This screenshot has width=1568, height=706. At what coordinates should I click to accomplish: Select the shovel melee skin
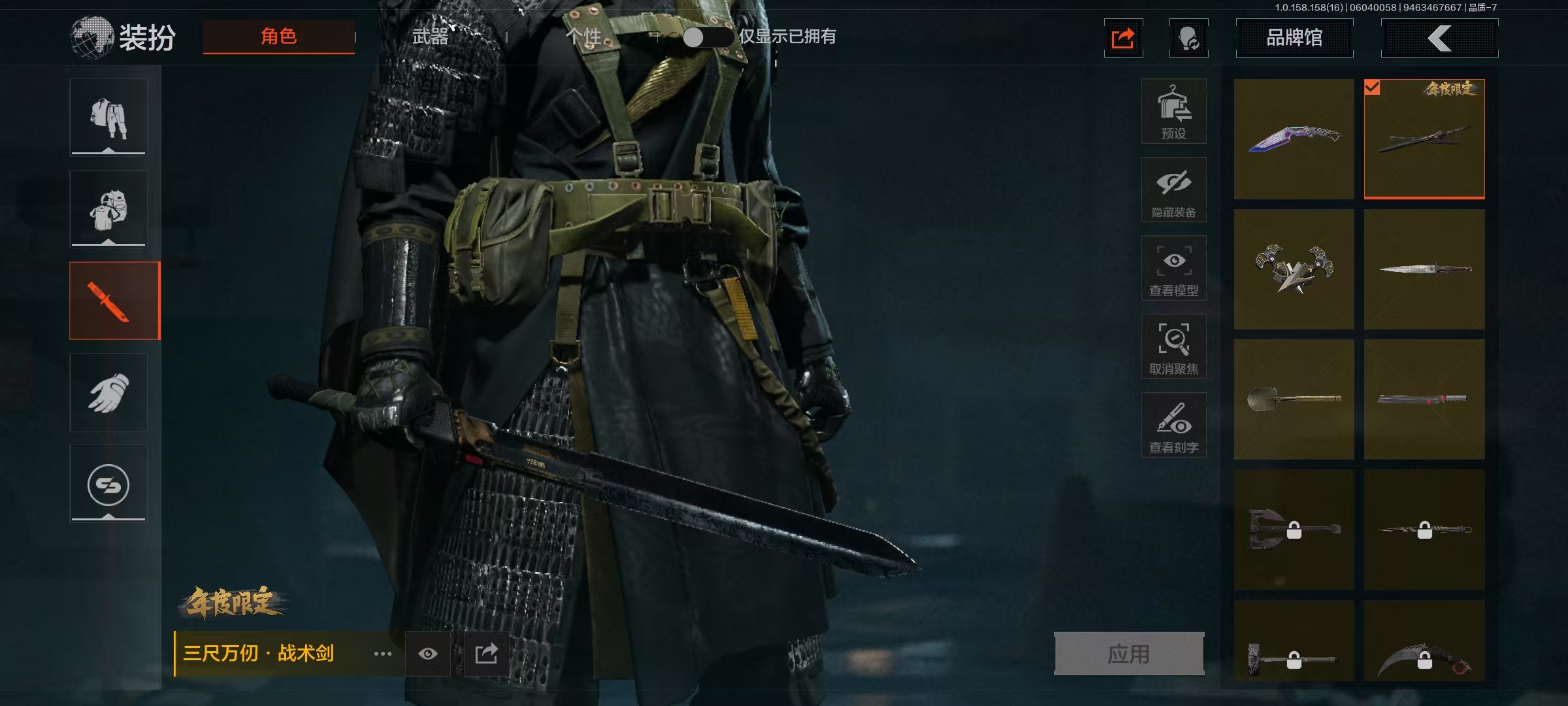coord(1294,399)
